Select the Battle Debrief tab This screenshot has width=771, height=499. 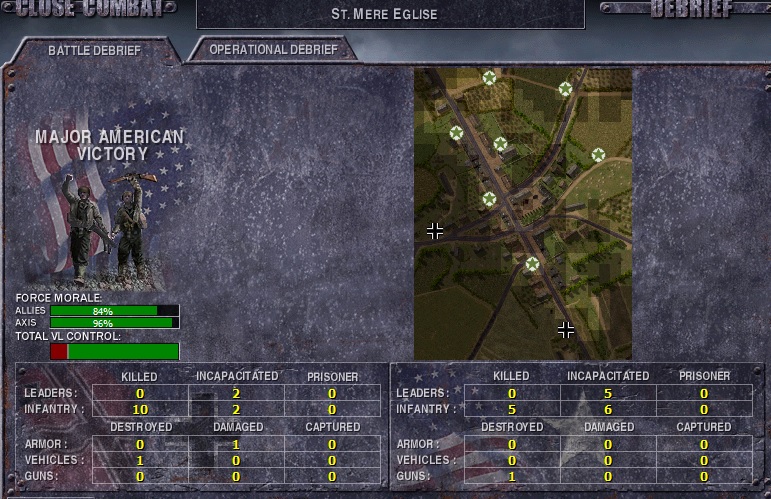[x=95, y=50]
